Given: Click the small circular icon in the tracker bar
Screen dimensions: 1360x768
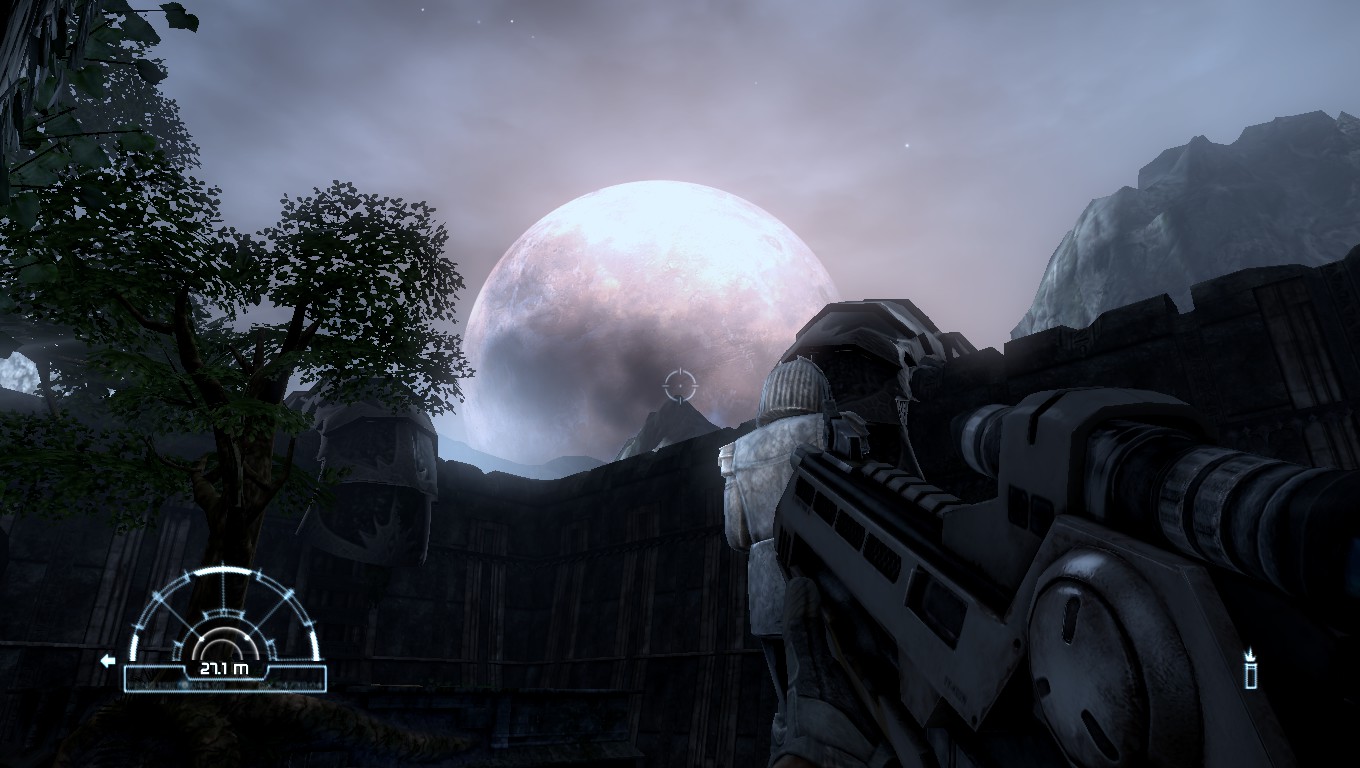Looking at the screenshot, I should coord(185,685).
